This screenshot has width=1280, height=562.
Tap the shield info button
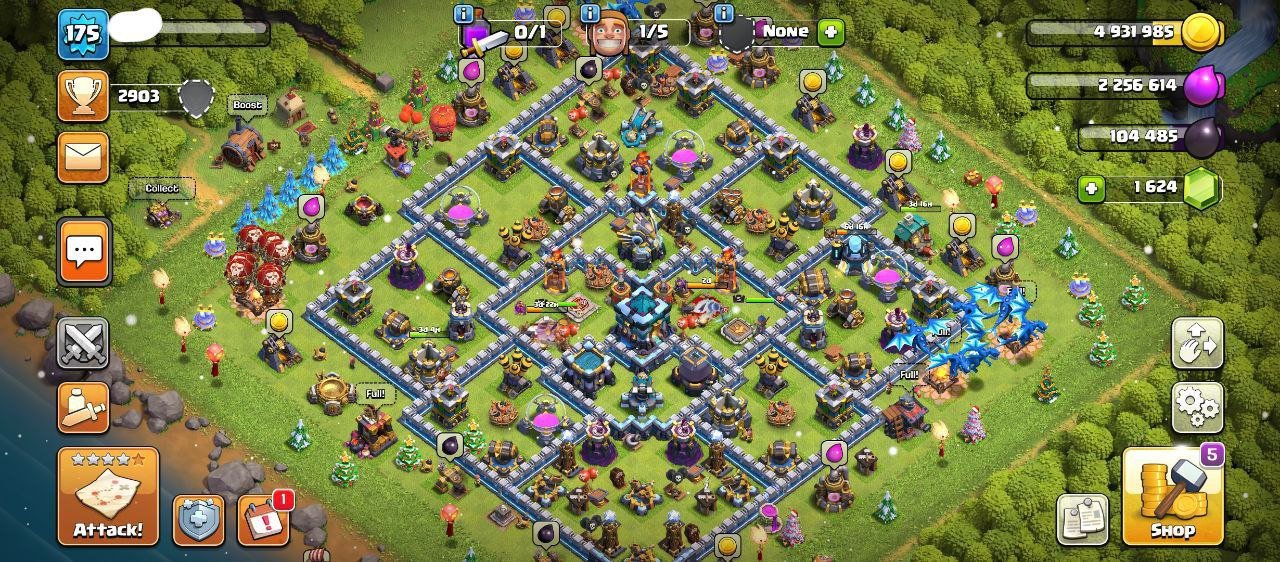[x=198, y=520]
